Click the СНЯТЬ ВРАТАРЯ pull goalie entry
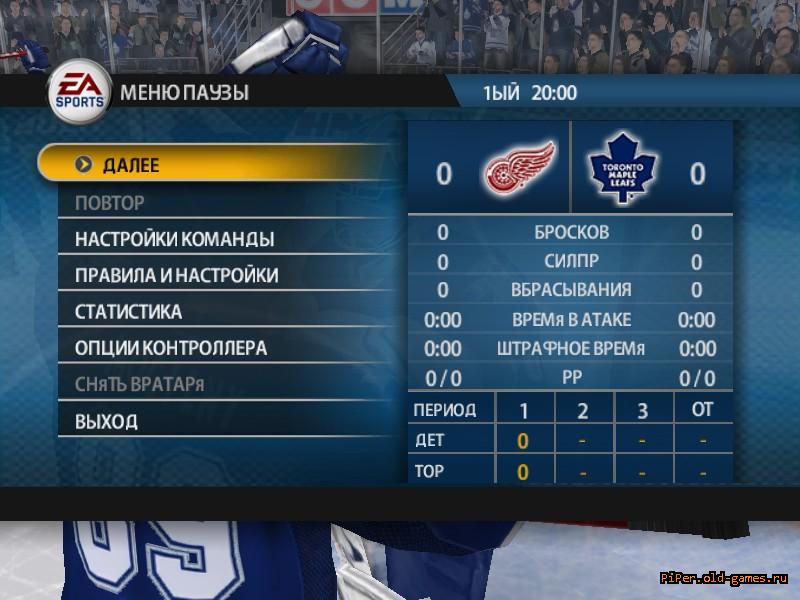 point(139,385)
